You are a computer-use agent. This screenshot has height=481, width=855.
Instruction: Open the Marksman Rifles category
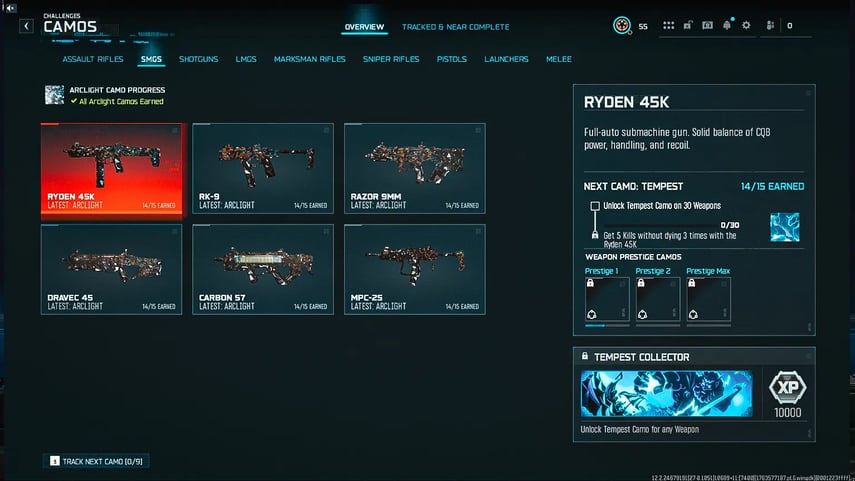point(310,59)
